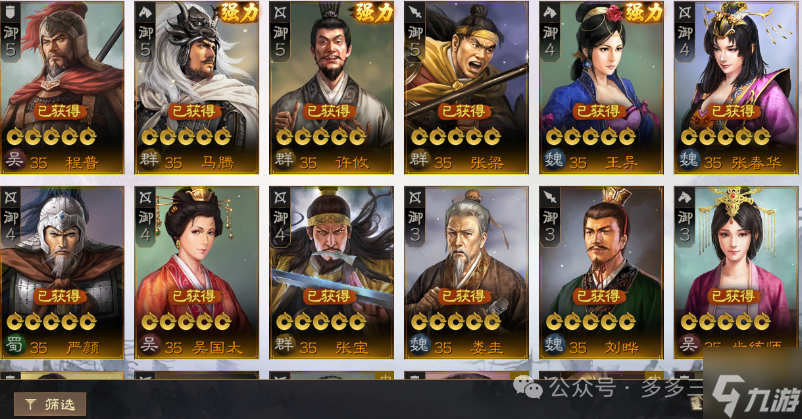This screenshot has height=419, width=802.
Task: Open the 吴国太 hero card
Action: (196, 270)
